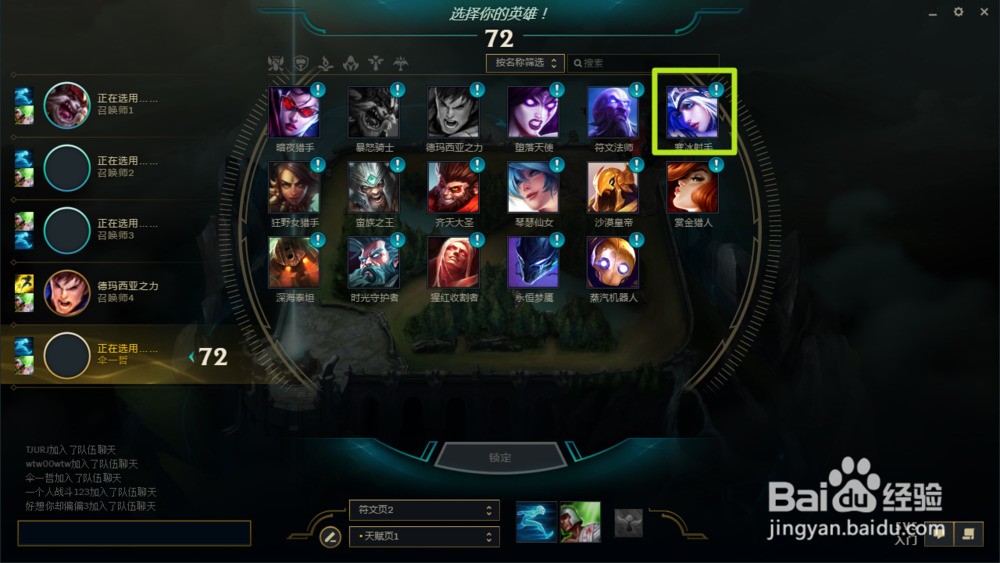
Task: Close the client window with the X
Action: (x=984, y=12)
